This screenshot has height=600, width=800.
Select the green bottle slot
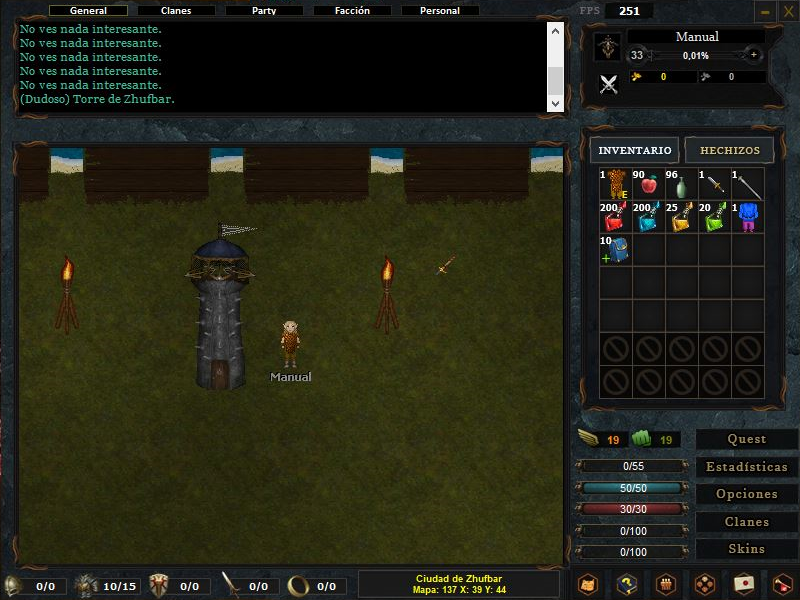tap(682, 184)
